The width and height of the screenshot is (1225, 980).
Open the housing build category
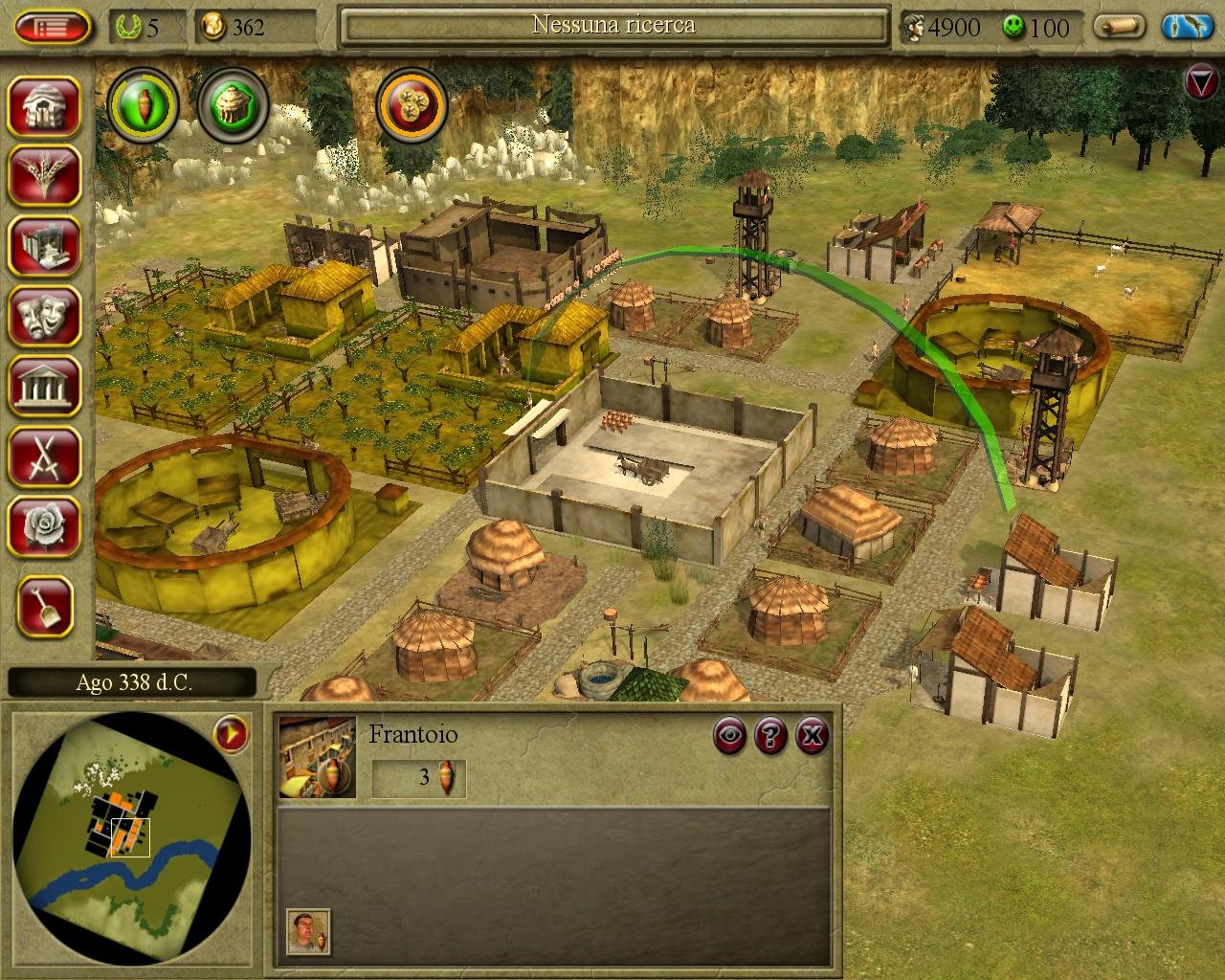45,104
